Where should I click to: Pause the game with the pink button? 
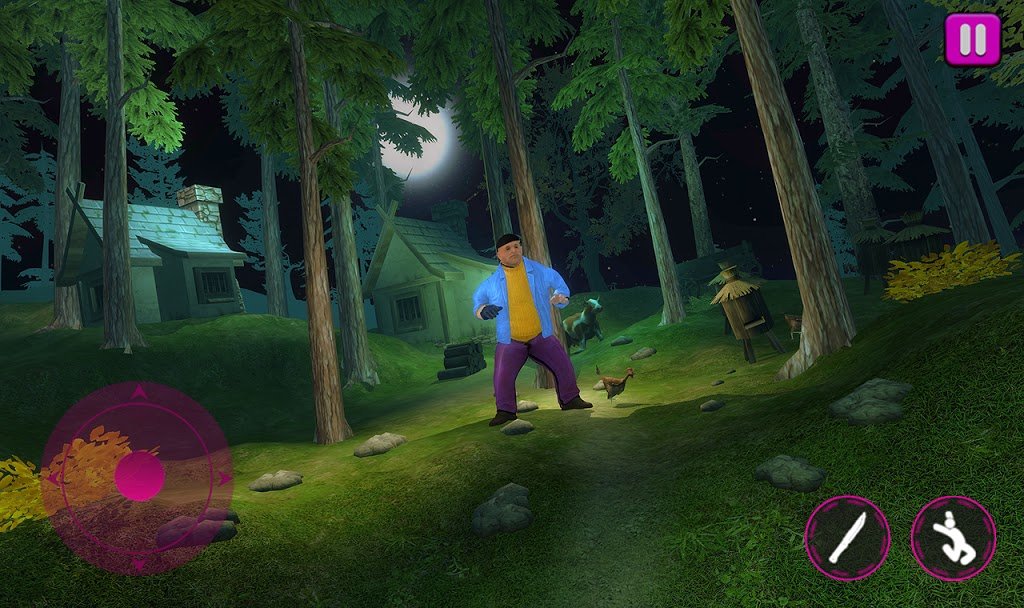click(x=972, y=40)
